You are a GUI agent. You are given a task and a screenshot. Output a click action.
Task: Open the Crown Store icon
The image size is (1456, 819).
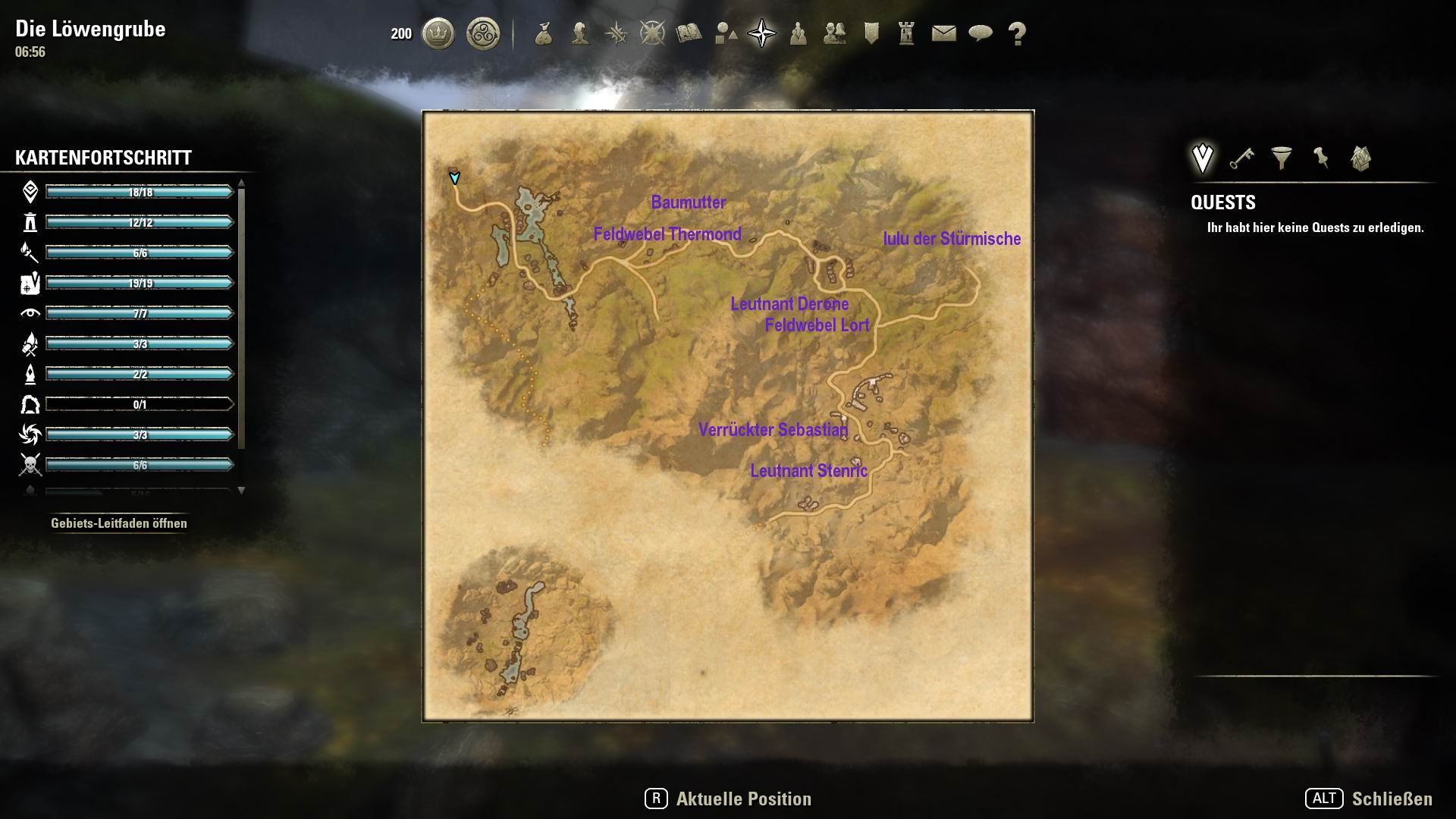click(438, 33)
